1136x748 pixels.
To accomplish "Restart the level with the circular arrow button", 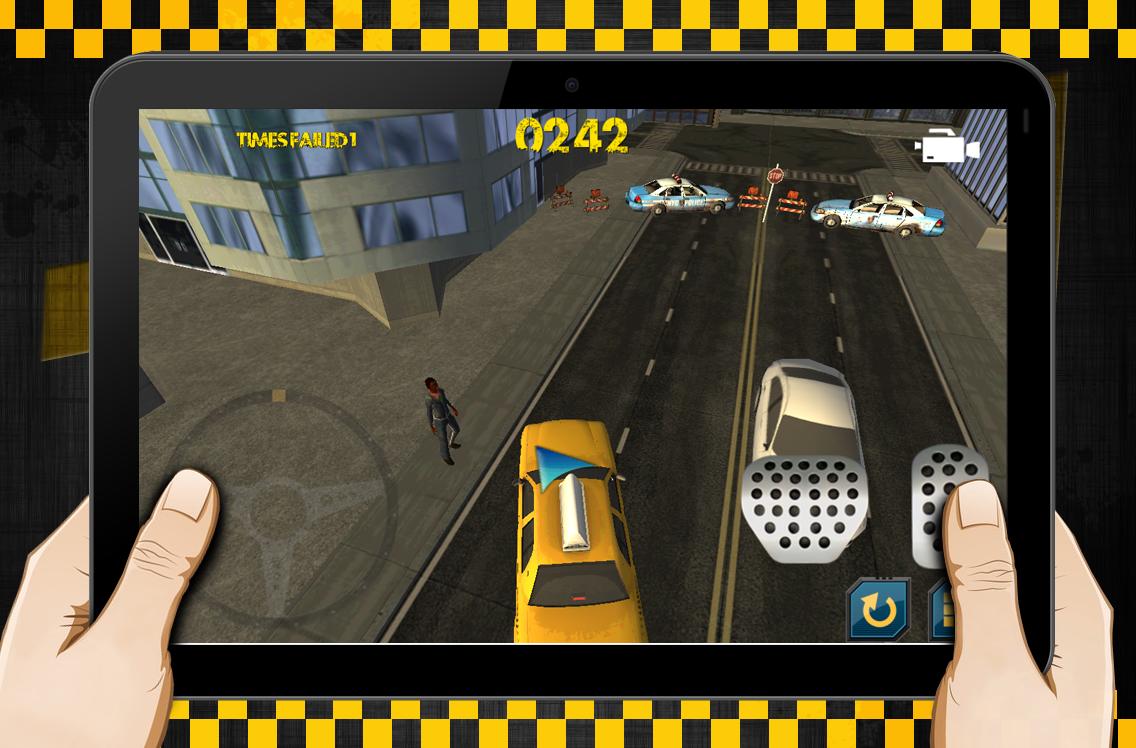I will pyautogui.click(x=878, y=608).
